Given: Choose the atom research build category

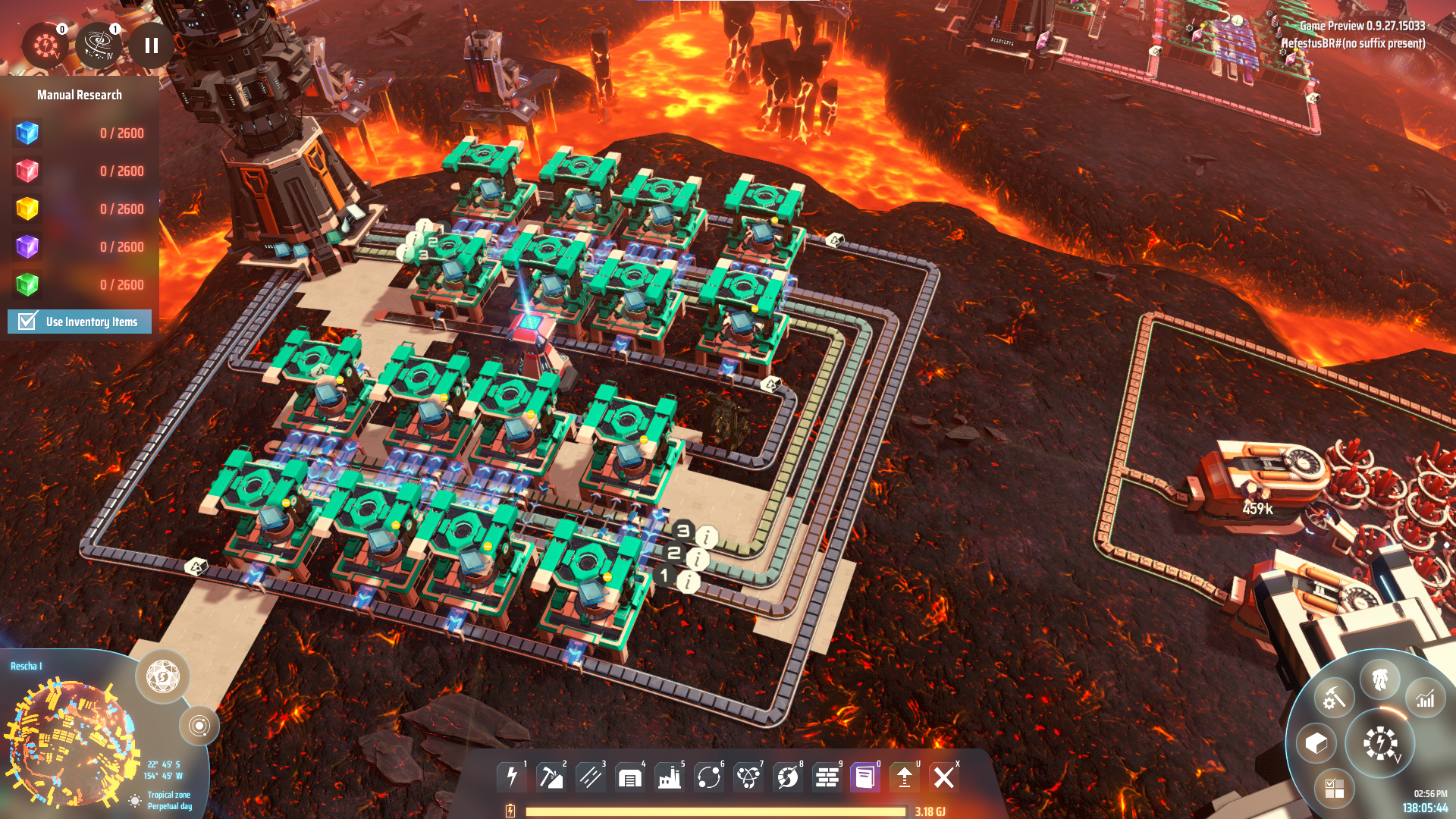Looking at the screenshot, I should pyautogui.click(x=748, y=777).
